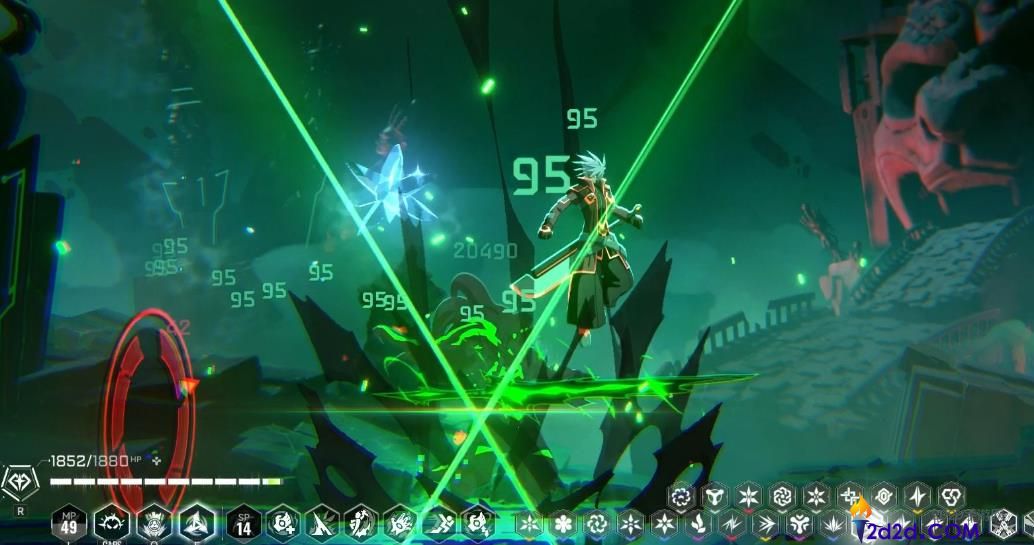Screen dimensions: 1034x545
Task: Choose the six-petal flower buff icon
Action: 563,523
